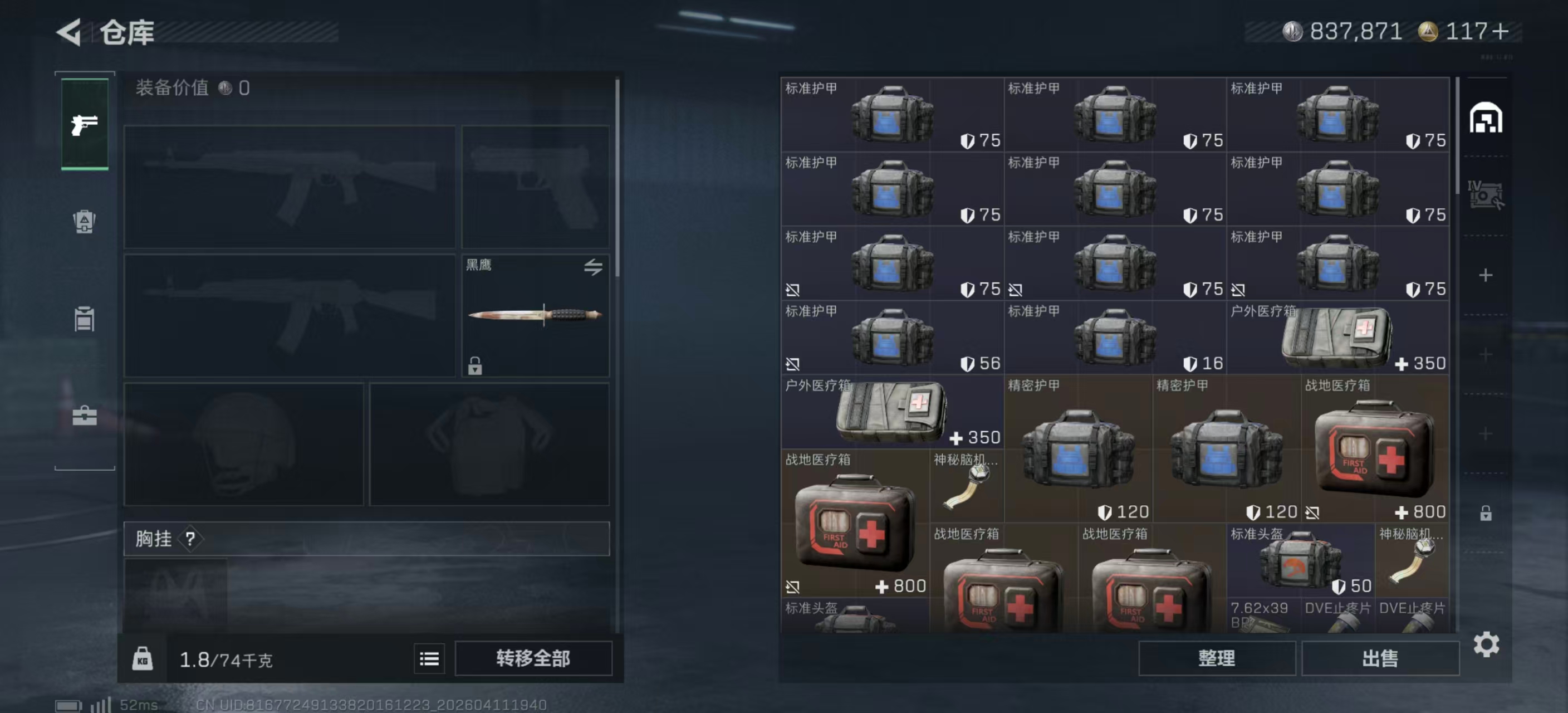Image resolution: width=1568 pixels, height=713 pixels.
Task: Open the toolbox category at sidebar bottom
Action: pos(84,417)
